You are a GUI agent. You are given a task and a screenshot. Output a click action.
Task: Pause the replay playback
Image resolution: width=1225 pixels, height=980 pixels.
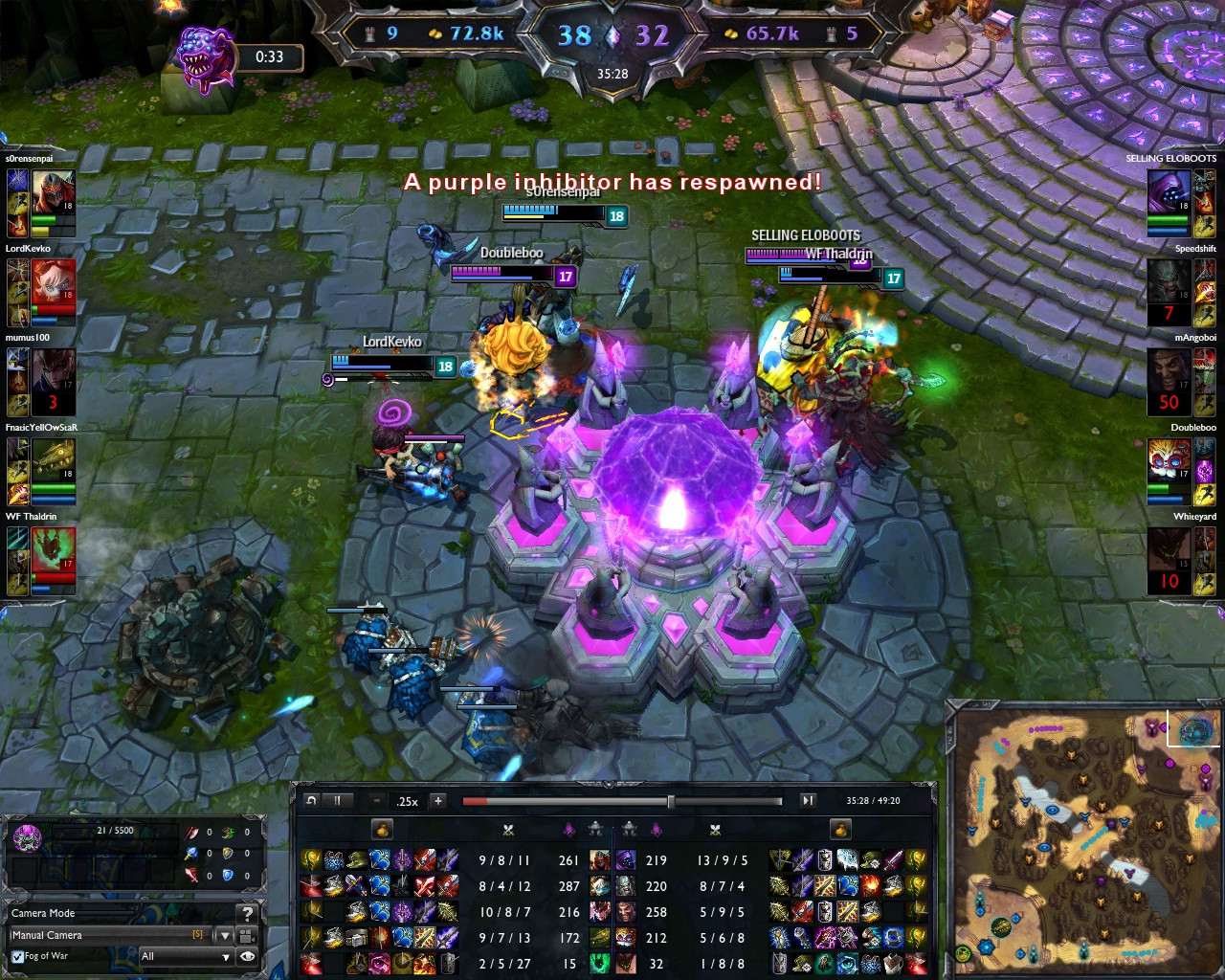[x=337, y=801]
